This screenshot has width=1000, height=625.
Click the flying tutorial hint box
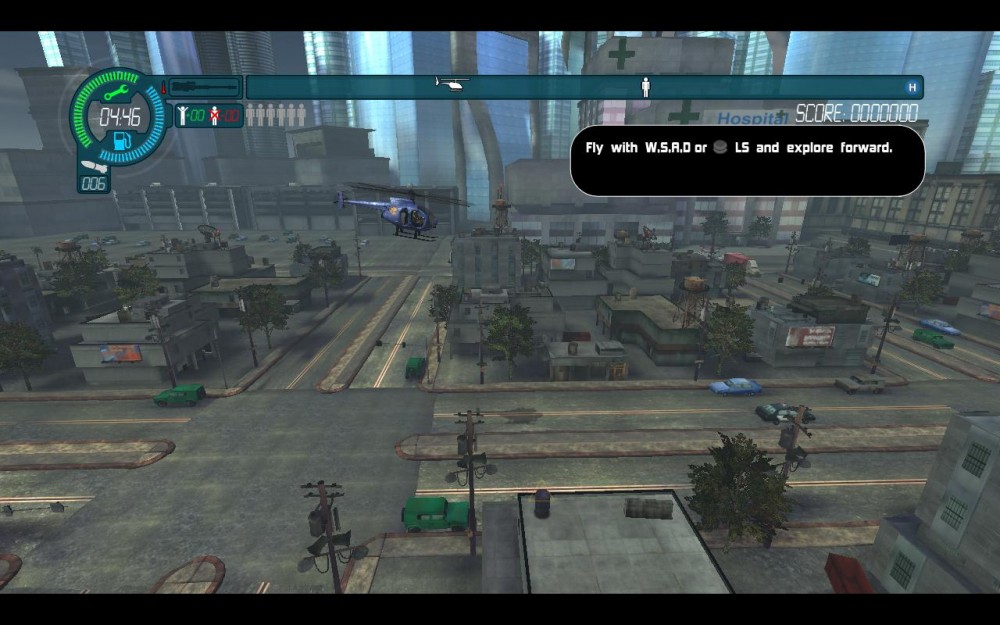click(747, 160)
